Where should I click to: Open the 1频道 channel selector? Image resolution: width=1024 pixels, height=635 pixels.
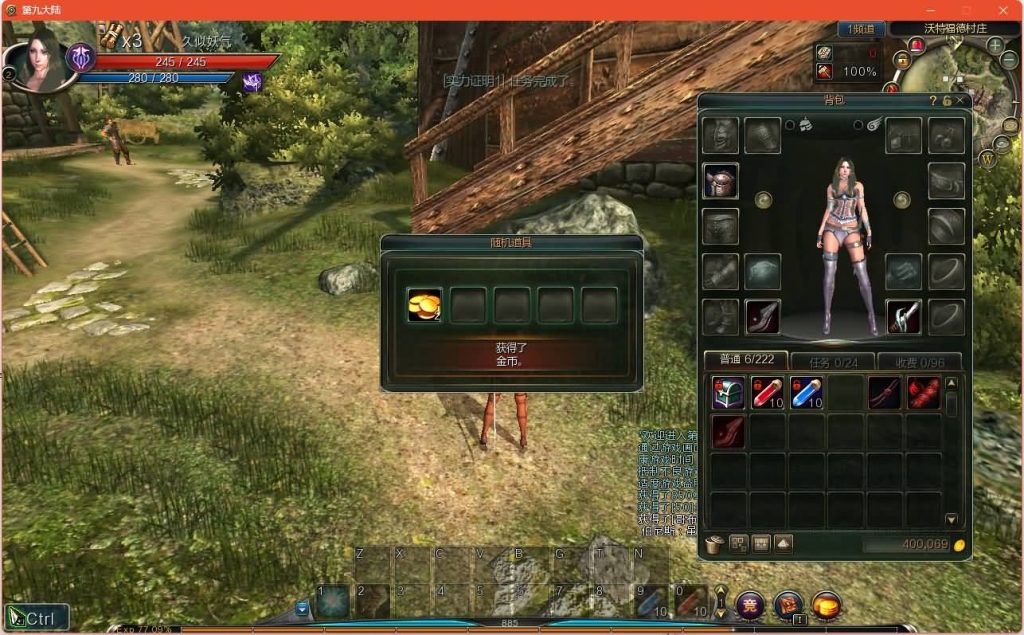(861, 29)
